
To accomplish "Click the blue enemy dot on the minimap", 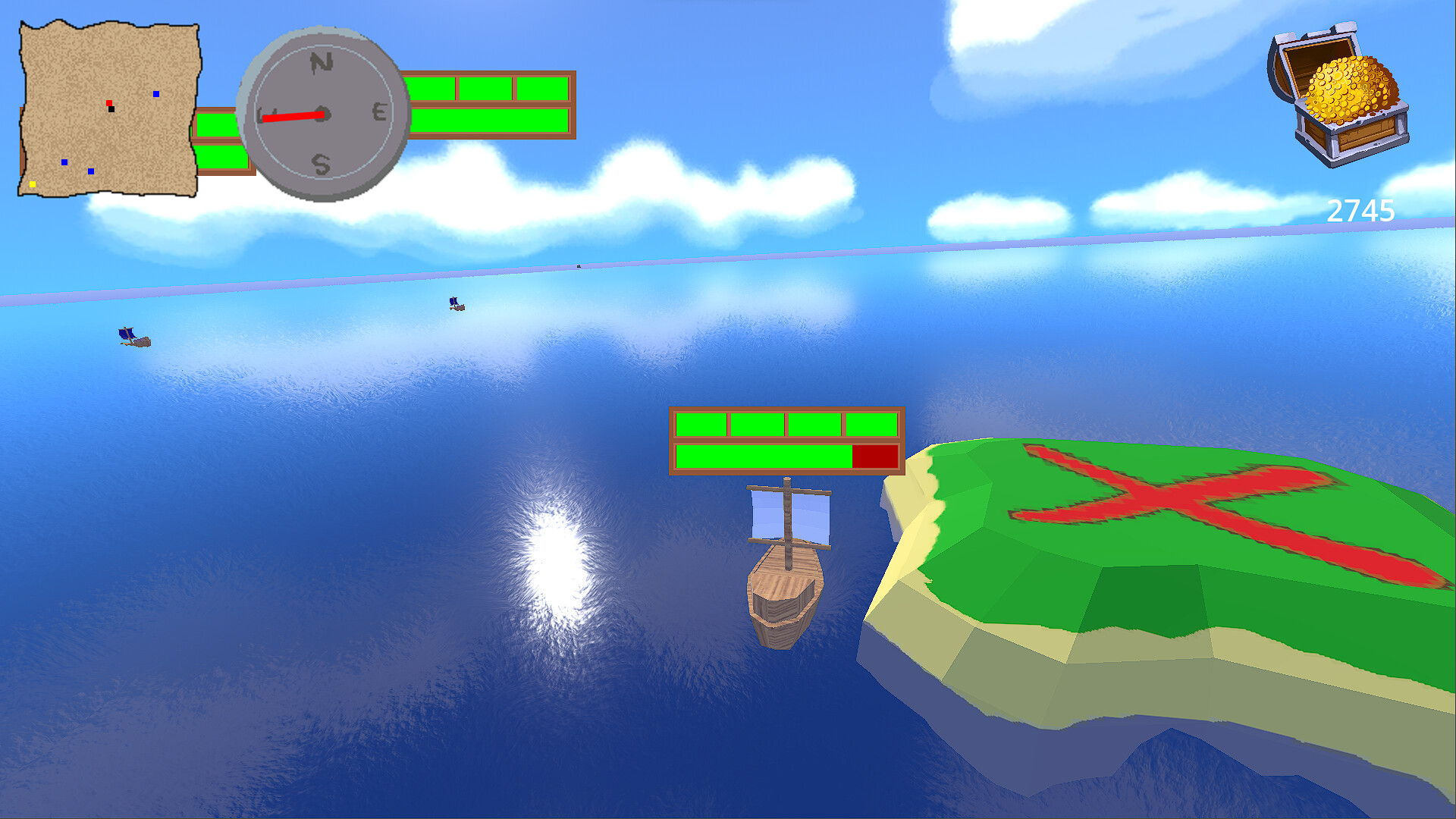I will click(x=155, y=95).
